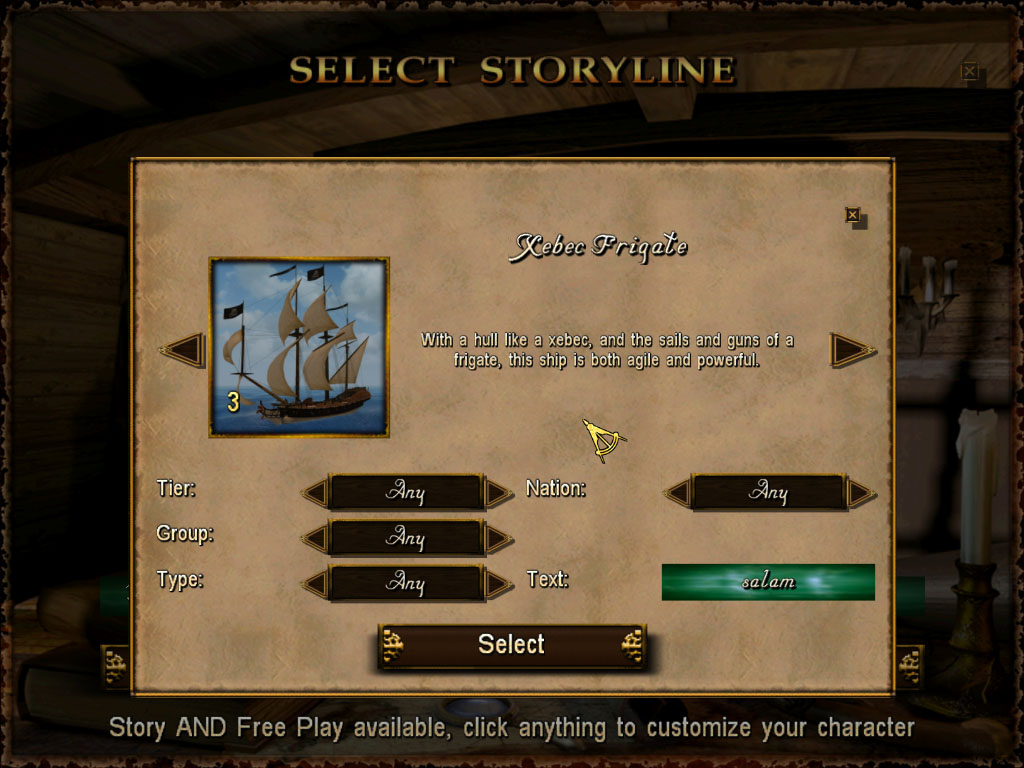Confirm the ship with the Select button

[x=511, y=645]
